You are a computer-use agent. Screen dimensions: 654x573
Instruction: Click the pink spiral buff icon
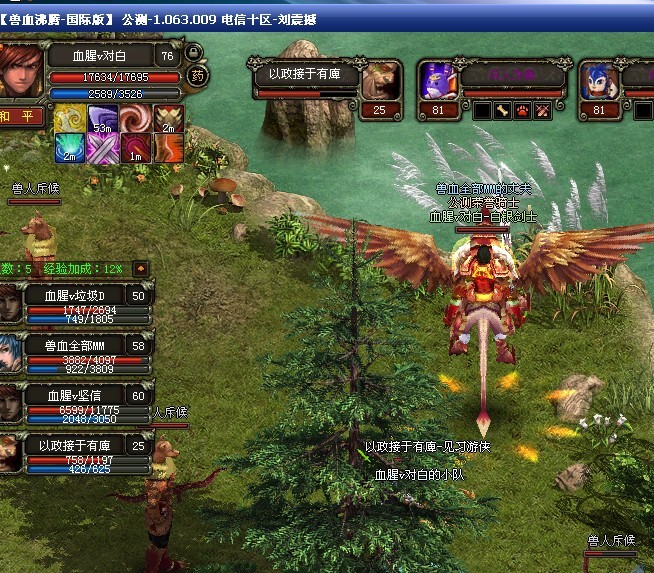135,118
